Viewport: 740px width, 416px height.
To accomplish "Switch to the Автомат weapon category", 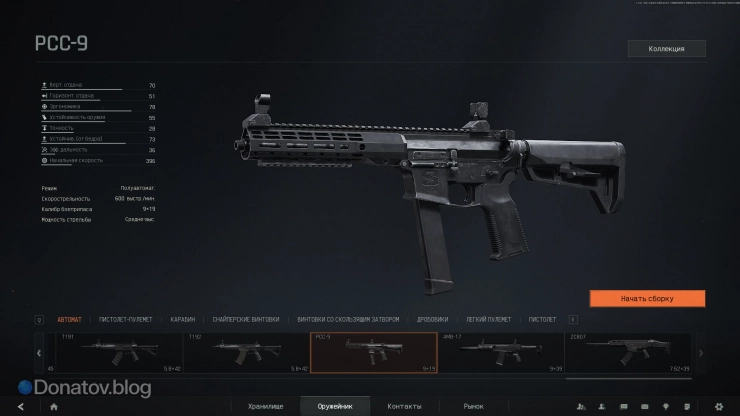I will tap(70, 320).
